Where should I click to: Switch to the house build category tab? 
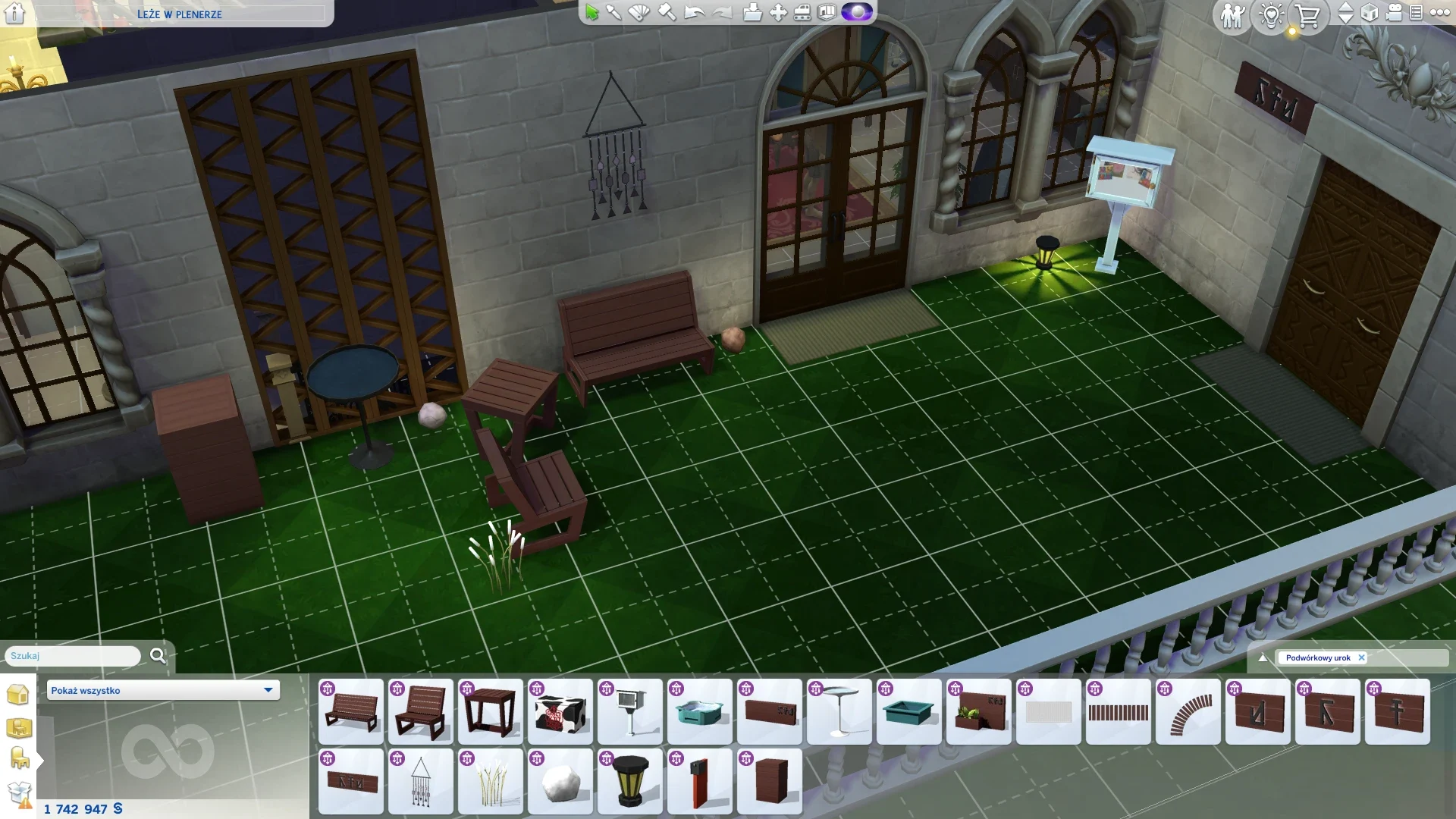[x=17, y=694]
